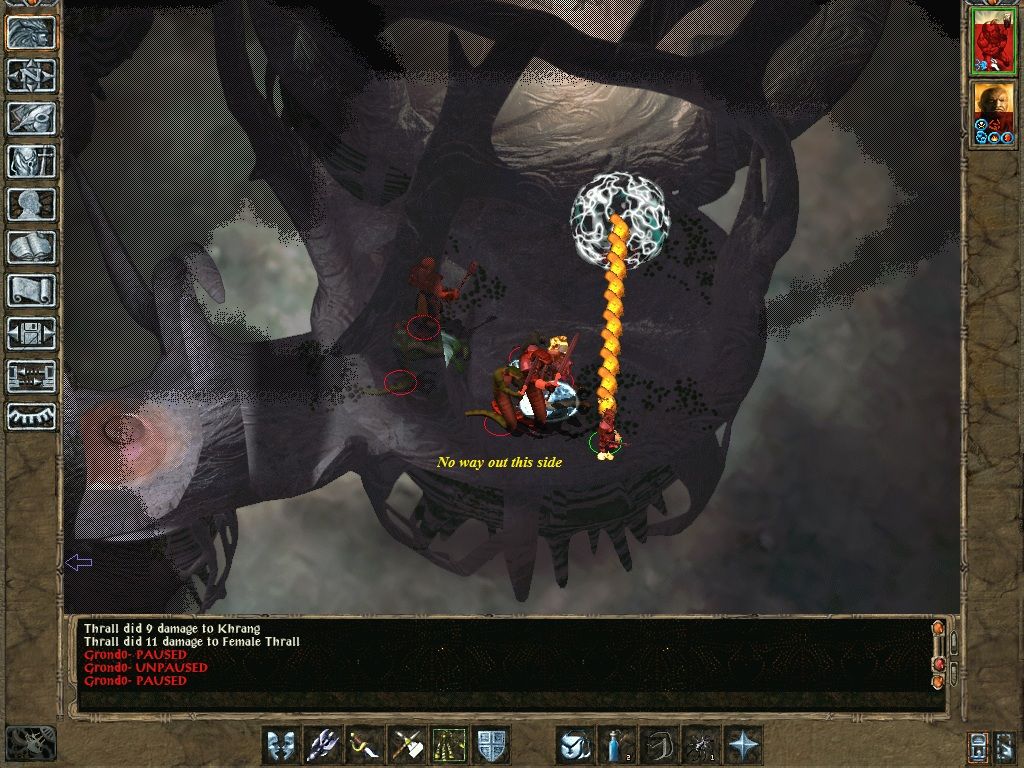The image size is (1024, 768).
Task: Use the blue potion quick item
Action: click(x=617, y=745)
